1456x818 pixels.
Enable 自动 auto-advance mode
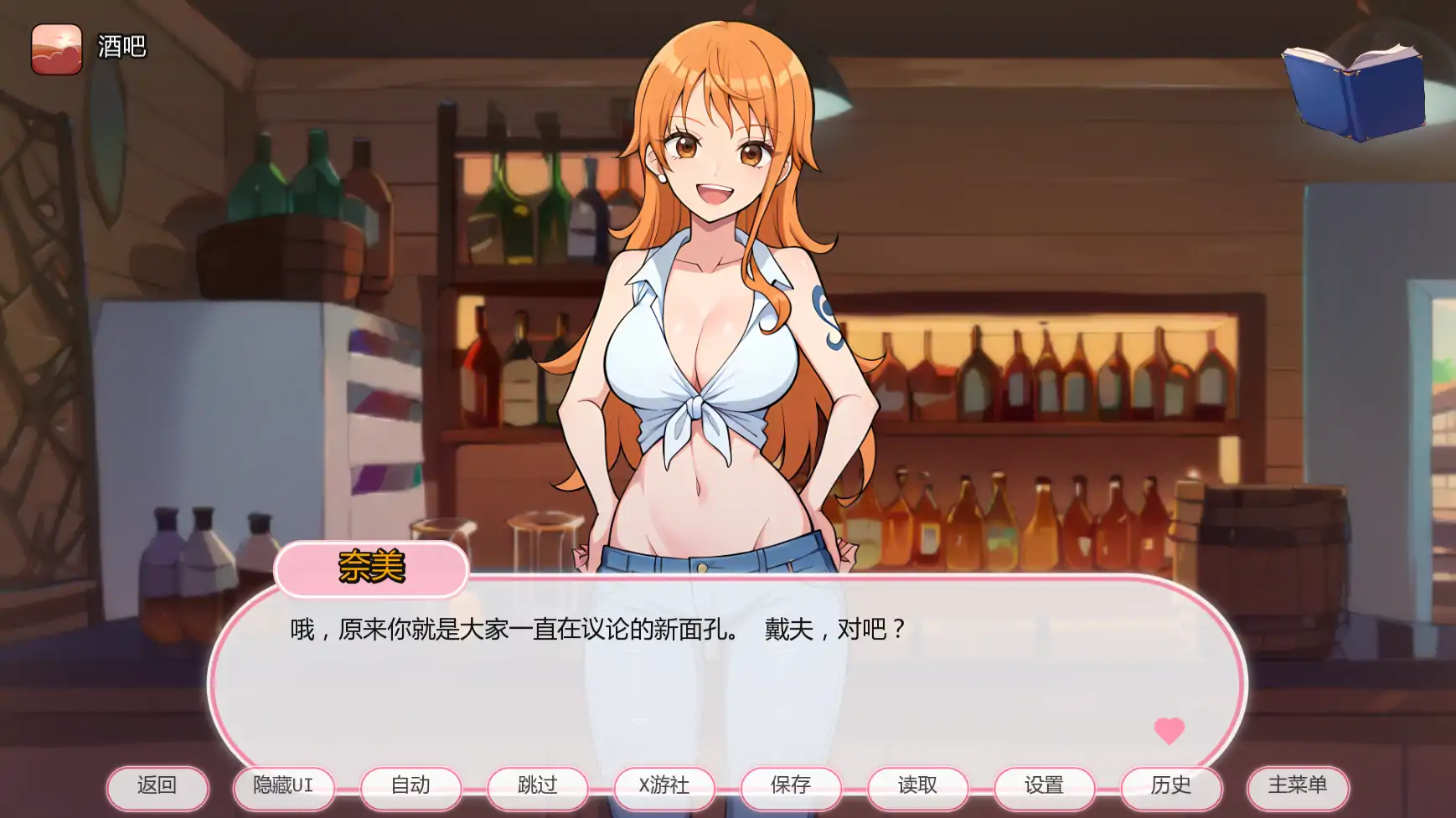[410, 787]
